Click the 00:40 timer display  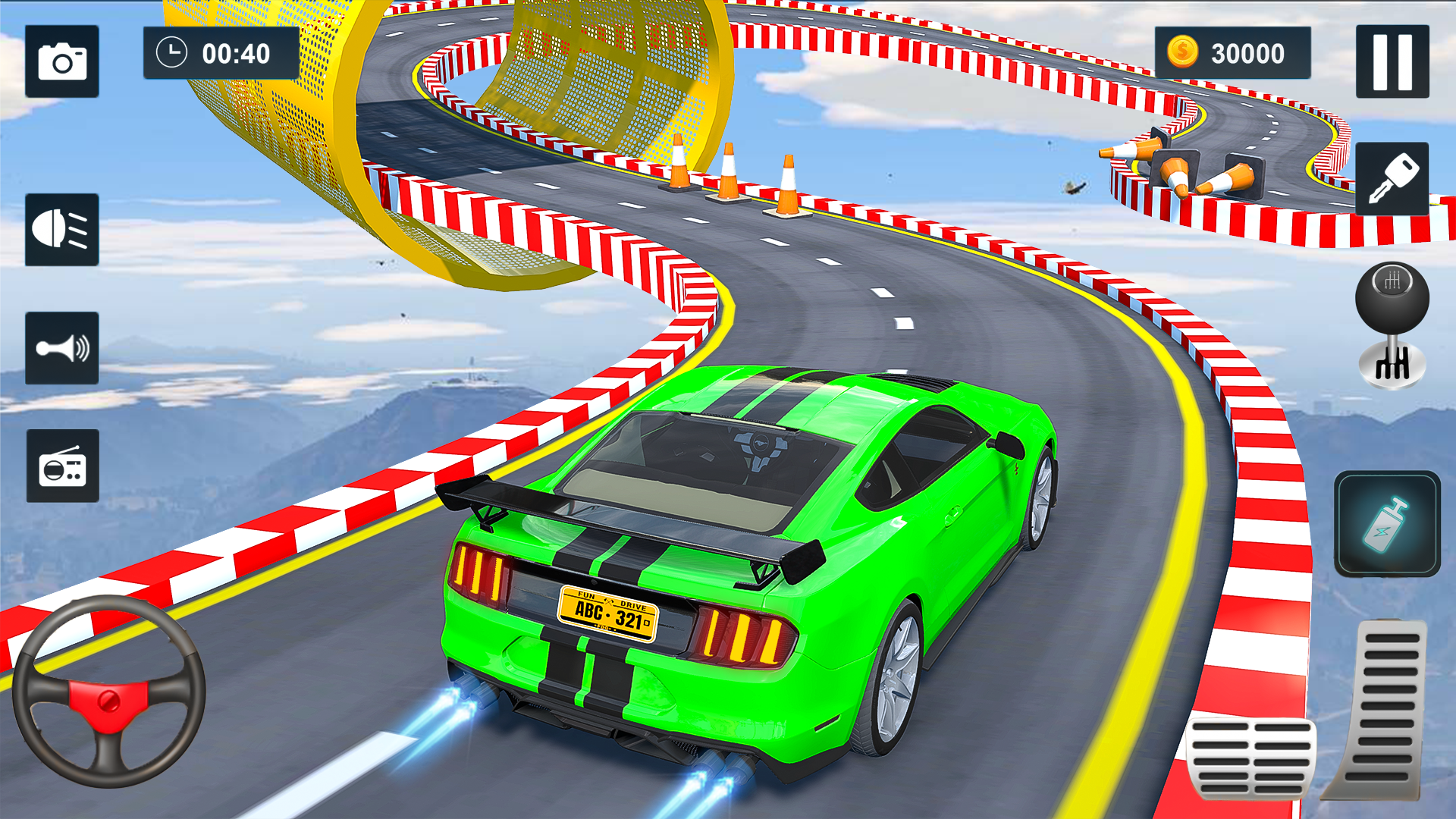(235, 53)
